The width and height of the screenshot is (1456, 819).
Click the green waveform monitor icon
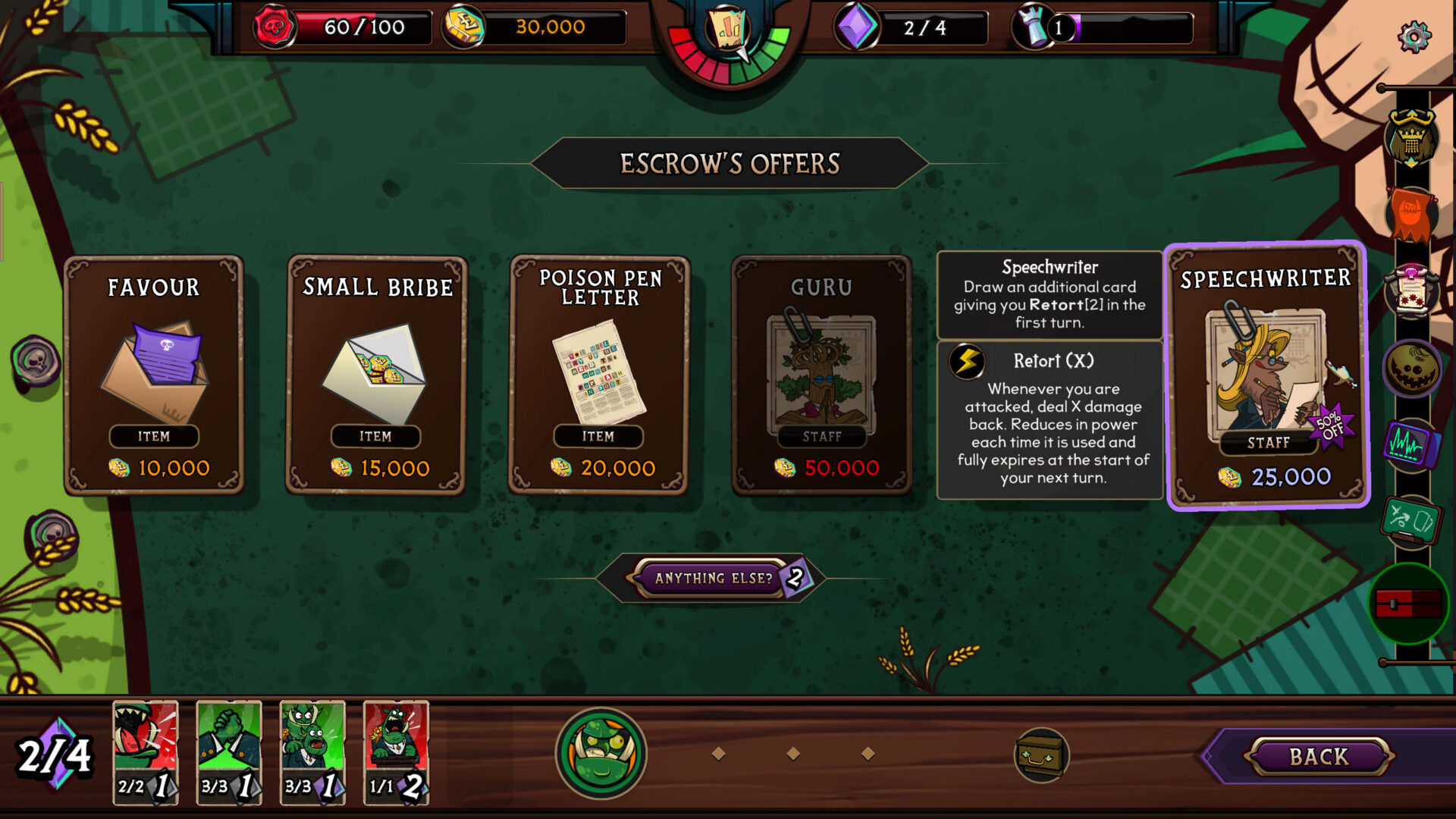click(x=1410, y=445)
